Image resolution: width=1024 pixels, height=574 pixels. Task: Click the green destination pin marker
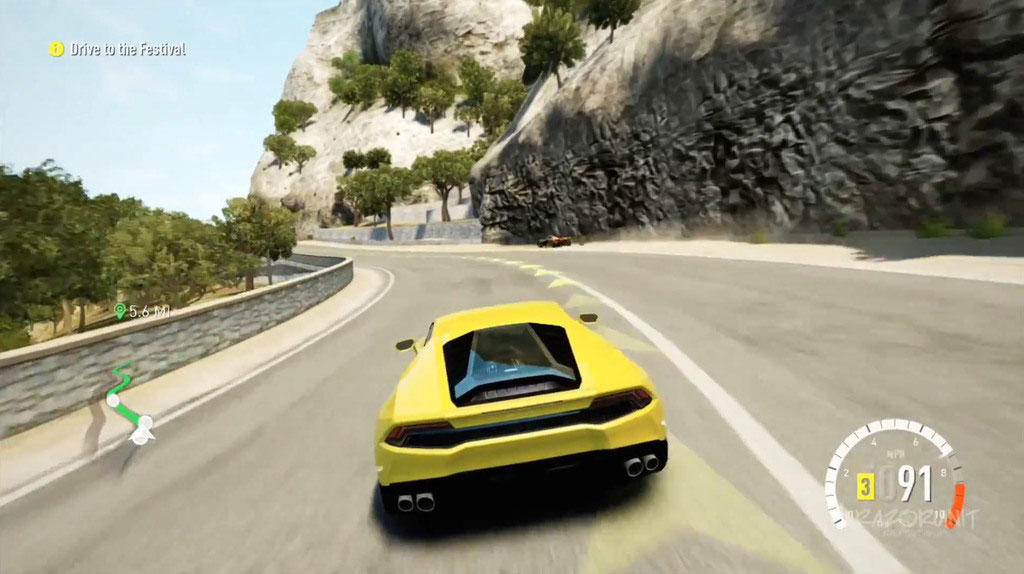[x=120, y=312]
